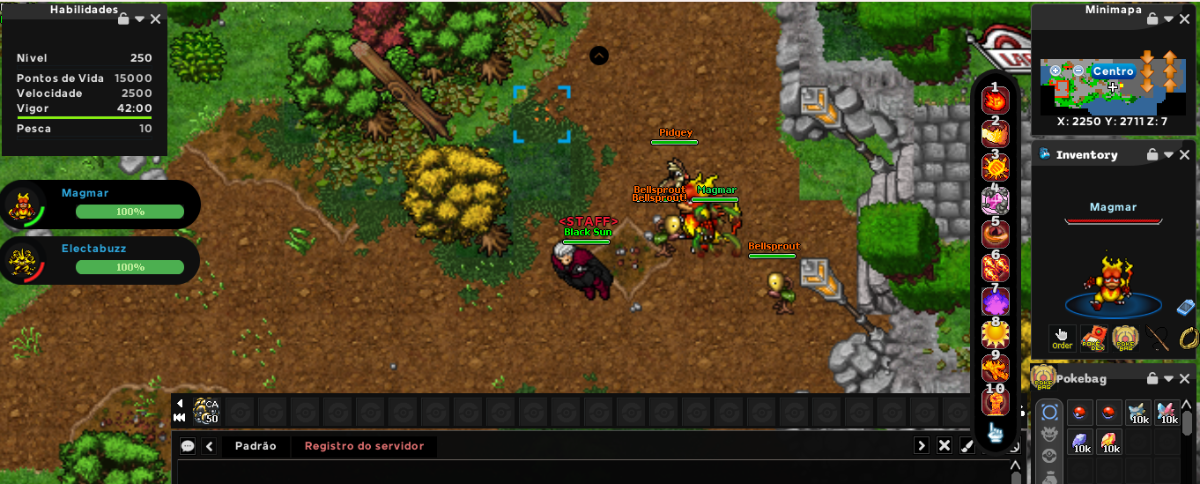
Task: Click the Centro button on the minimap
Action: click(x=1112, y=72)
